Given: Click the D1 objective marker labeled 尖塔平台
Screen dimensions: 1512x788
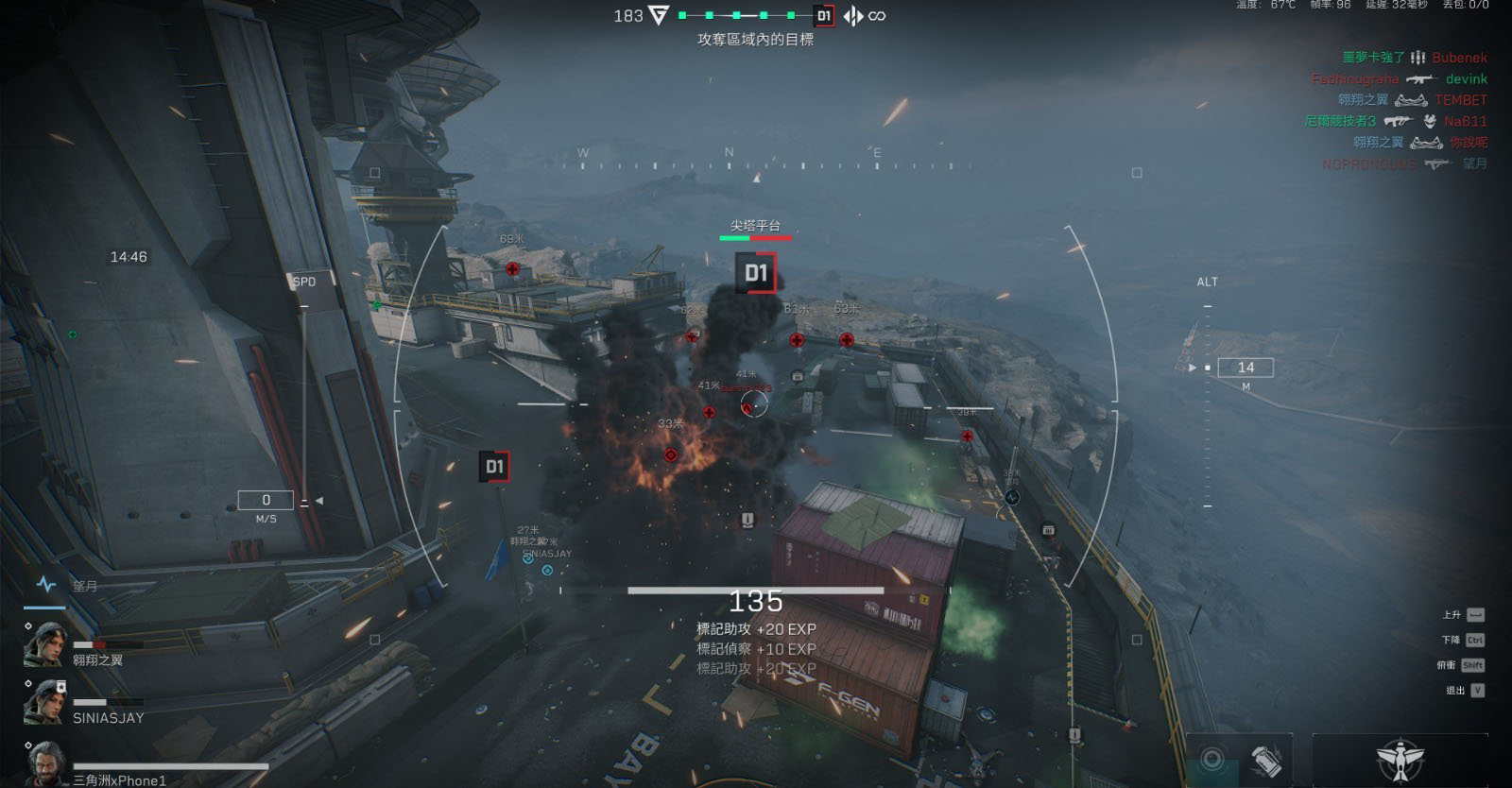Looking at the screenshot, I should pyautogui.click(x=755, y=273).
